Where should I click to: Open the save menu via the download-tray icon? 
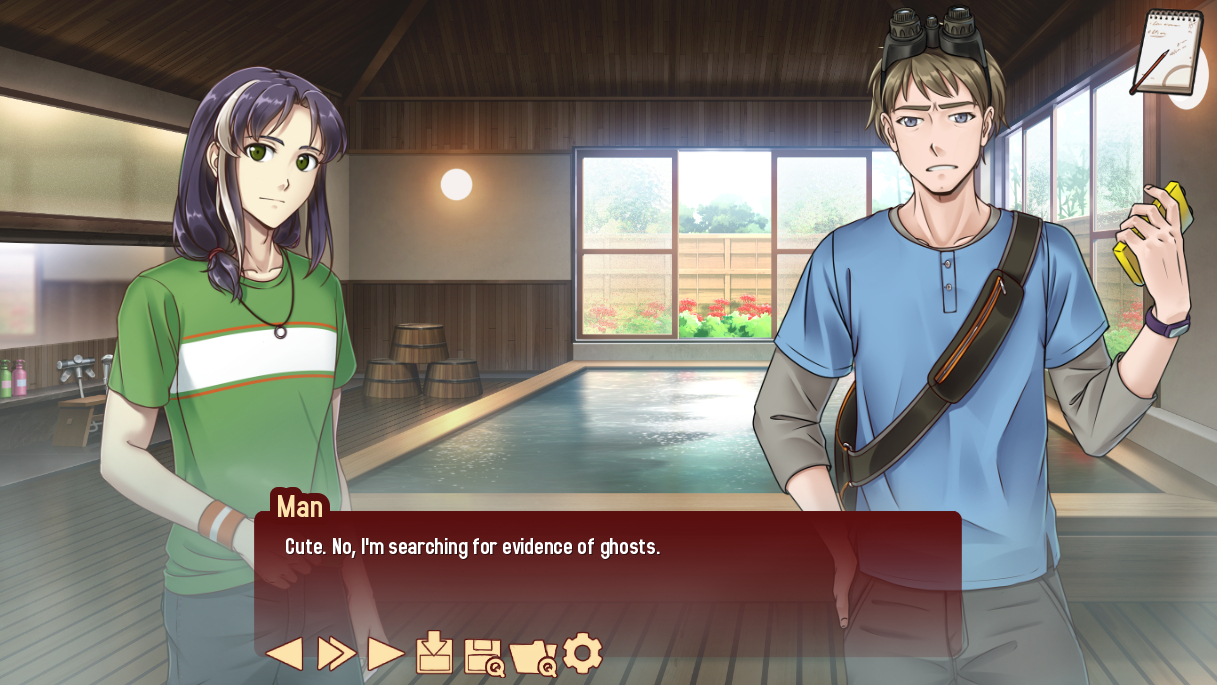tap(434, 653)
